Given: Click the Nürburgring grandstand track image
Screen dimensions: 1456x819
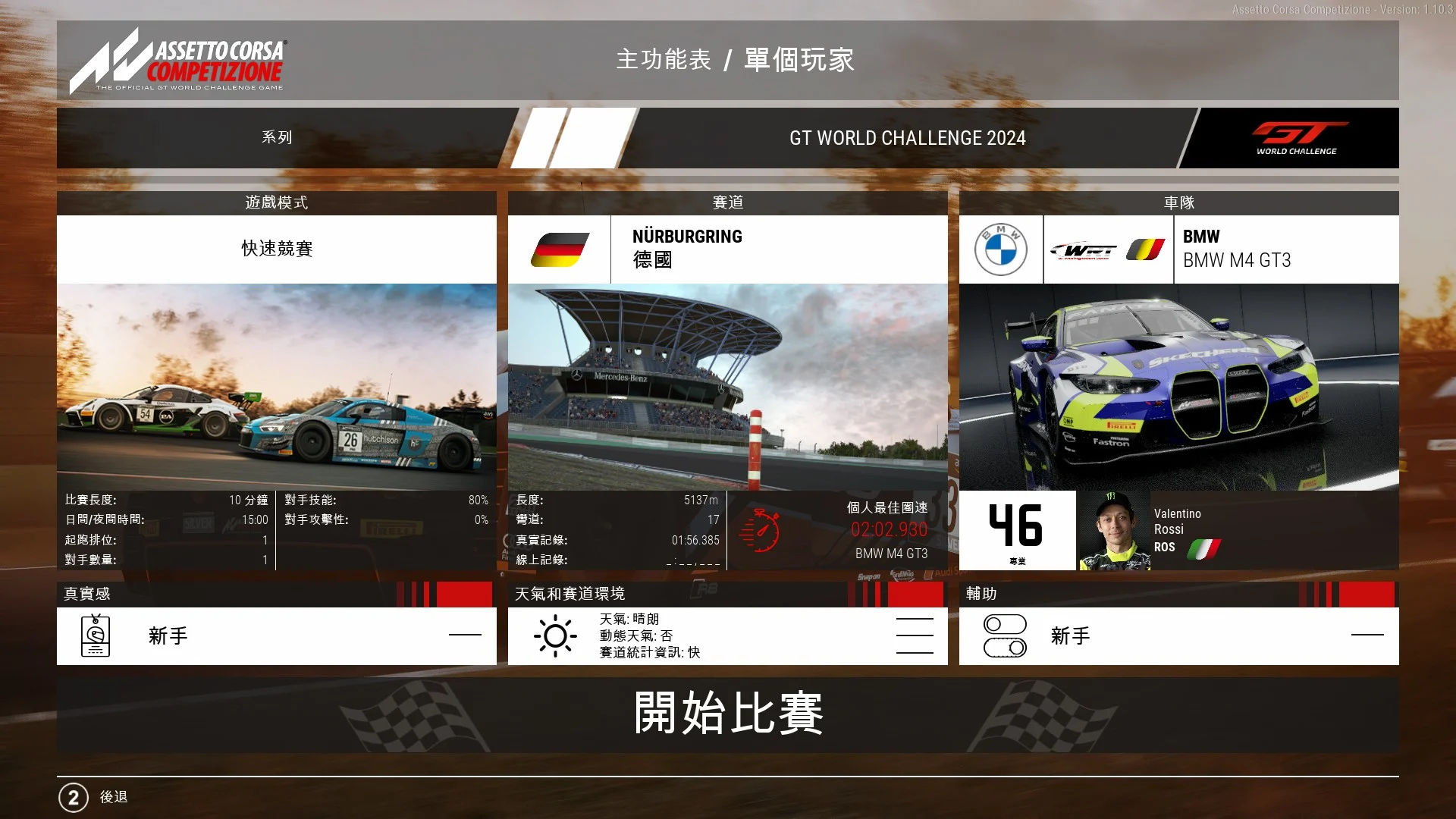Looking at the screenshot, I should pyautogui.click(x=727, y=387).
